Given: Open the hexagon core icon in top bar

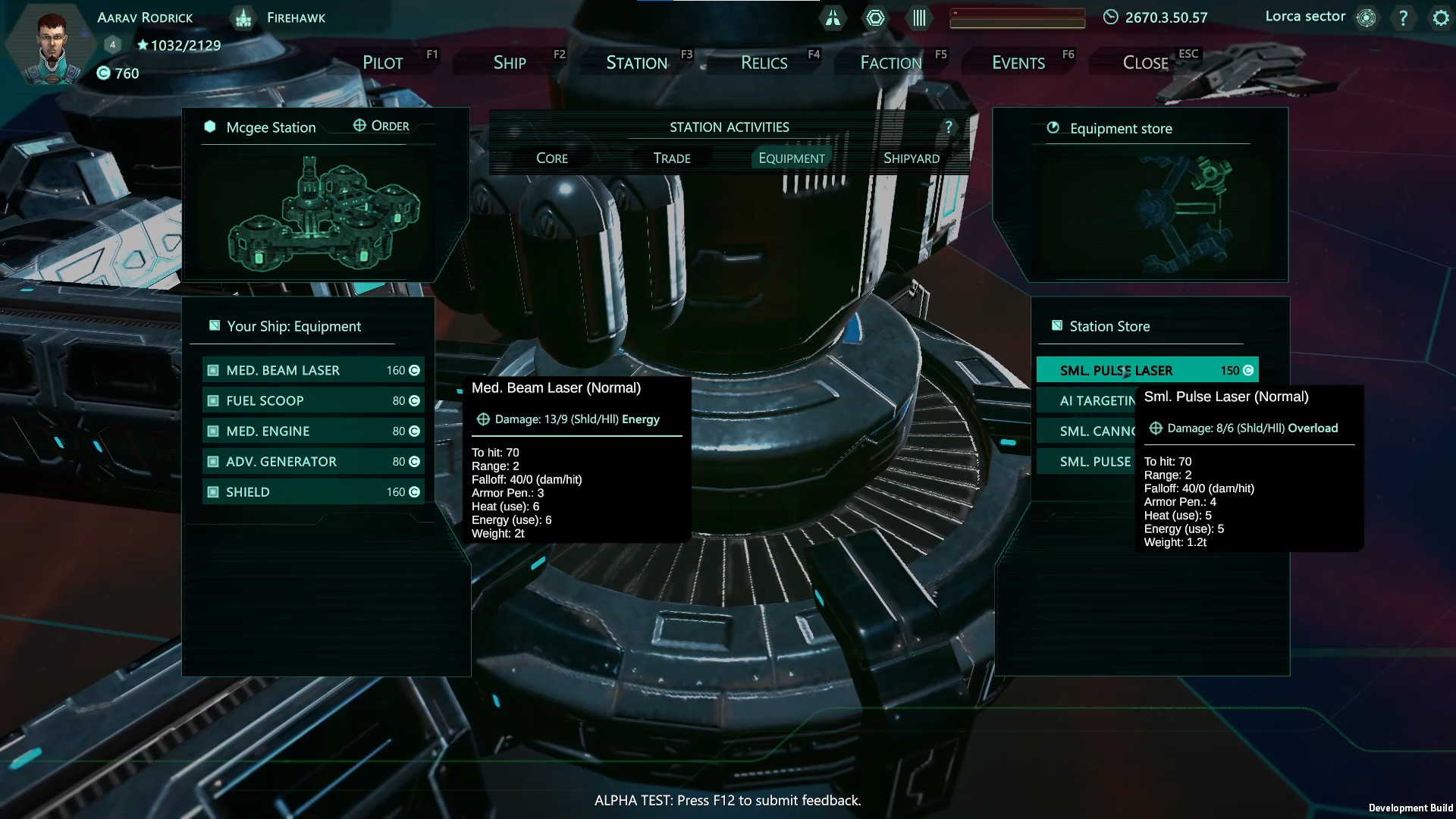Looking at the screenshot, I should 876,18.
